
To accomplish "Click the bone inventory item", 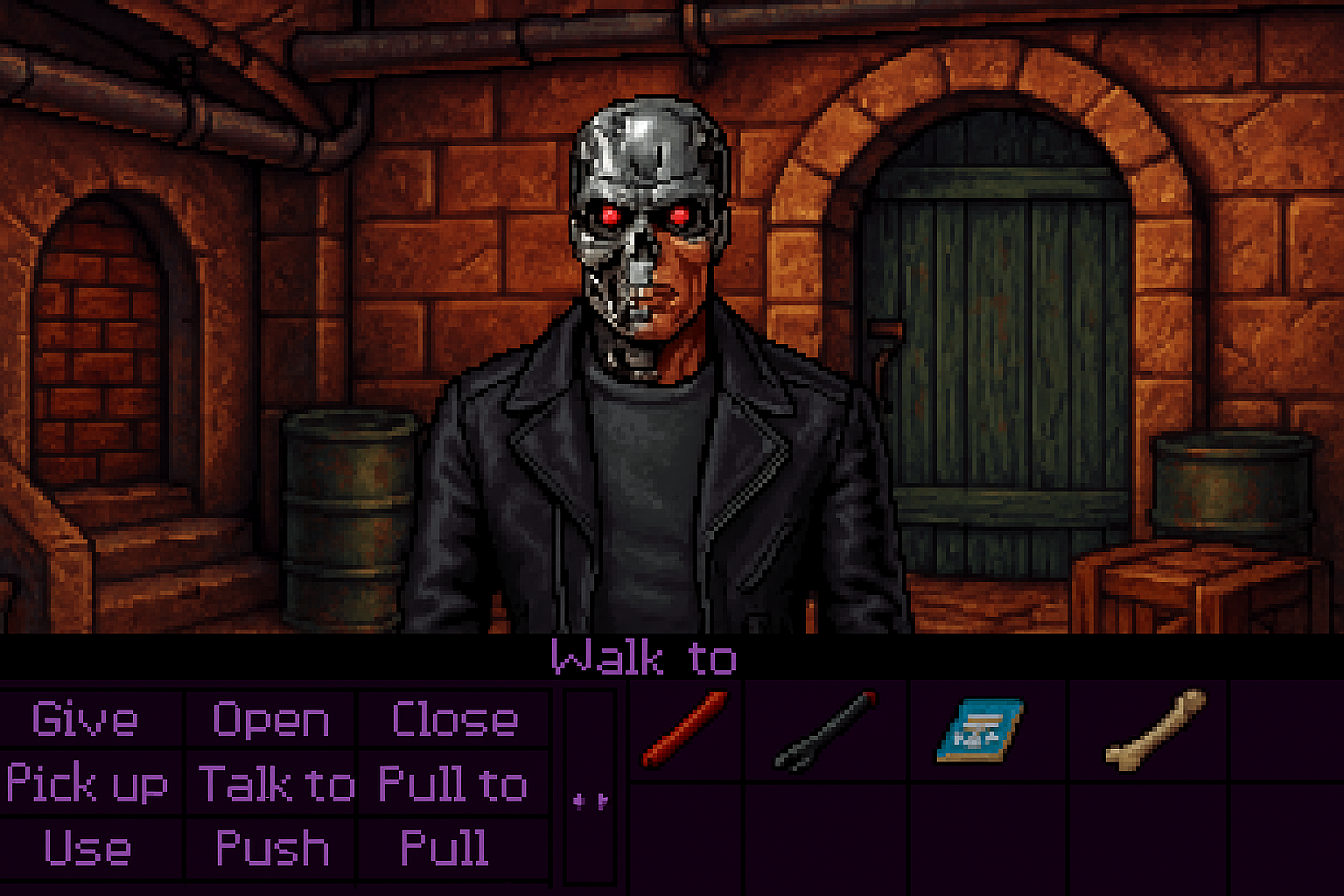I will pyautogui.click(x=1155, y=730).
